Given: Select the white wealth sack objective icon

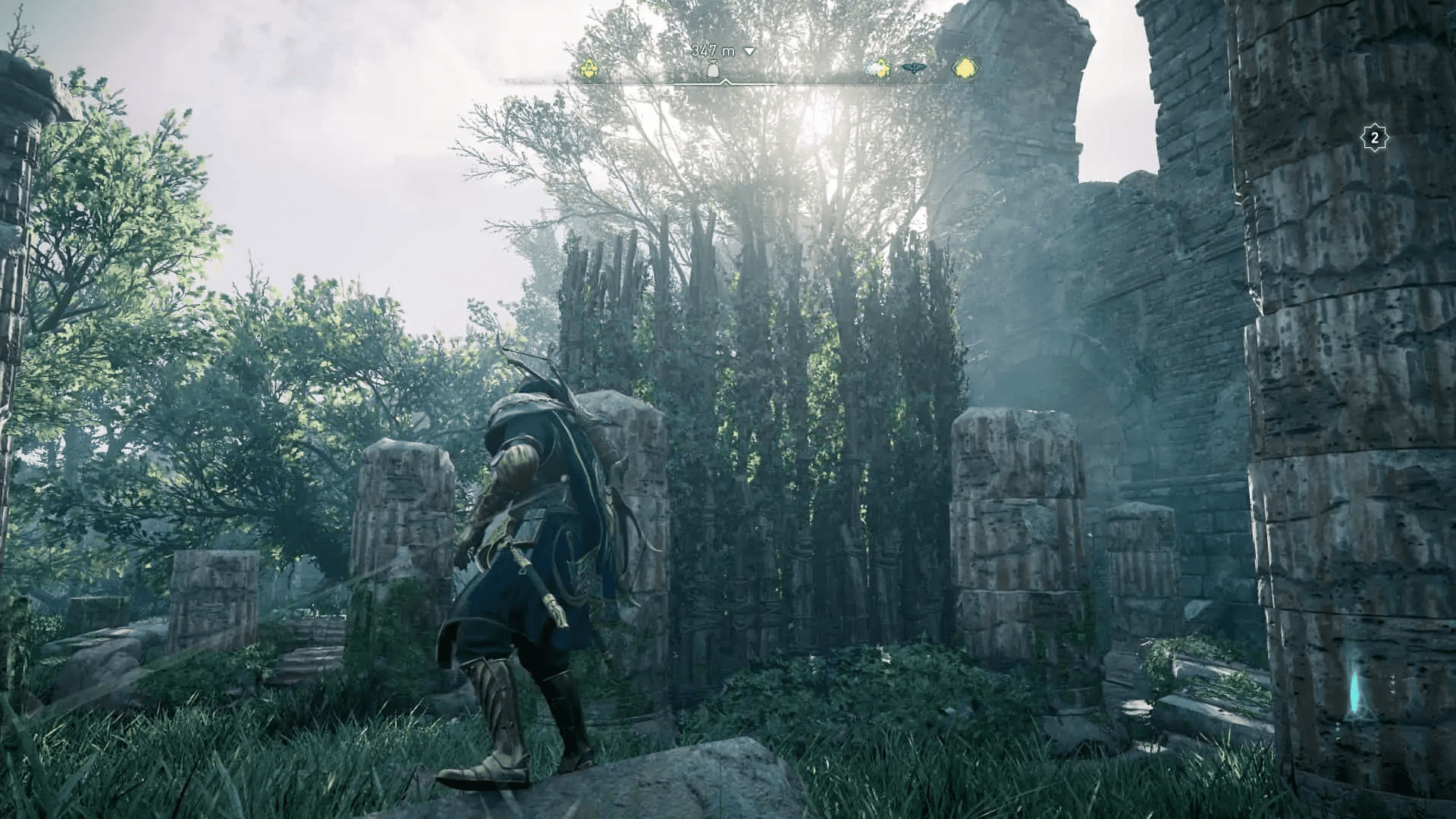Looking at the screenshot, I should tap(713, 68).
